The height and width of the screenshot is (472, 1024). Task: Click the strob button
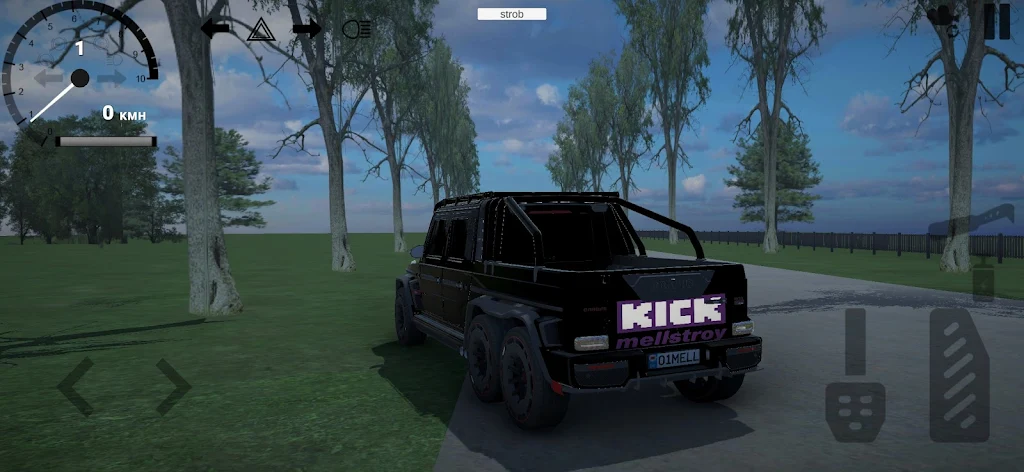point(511,14)
